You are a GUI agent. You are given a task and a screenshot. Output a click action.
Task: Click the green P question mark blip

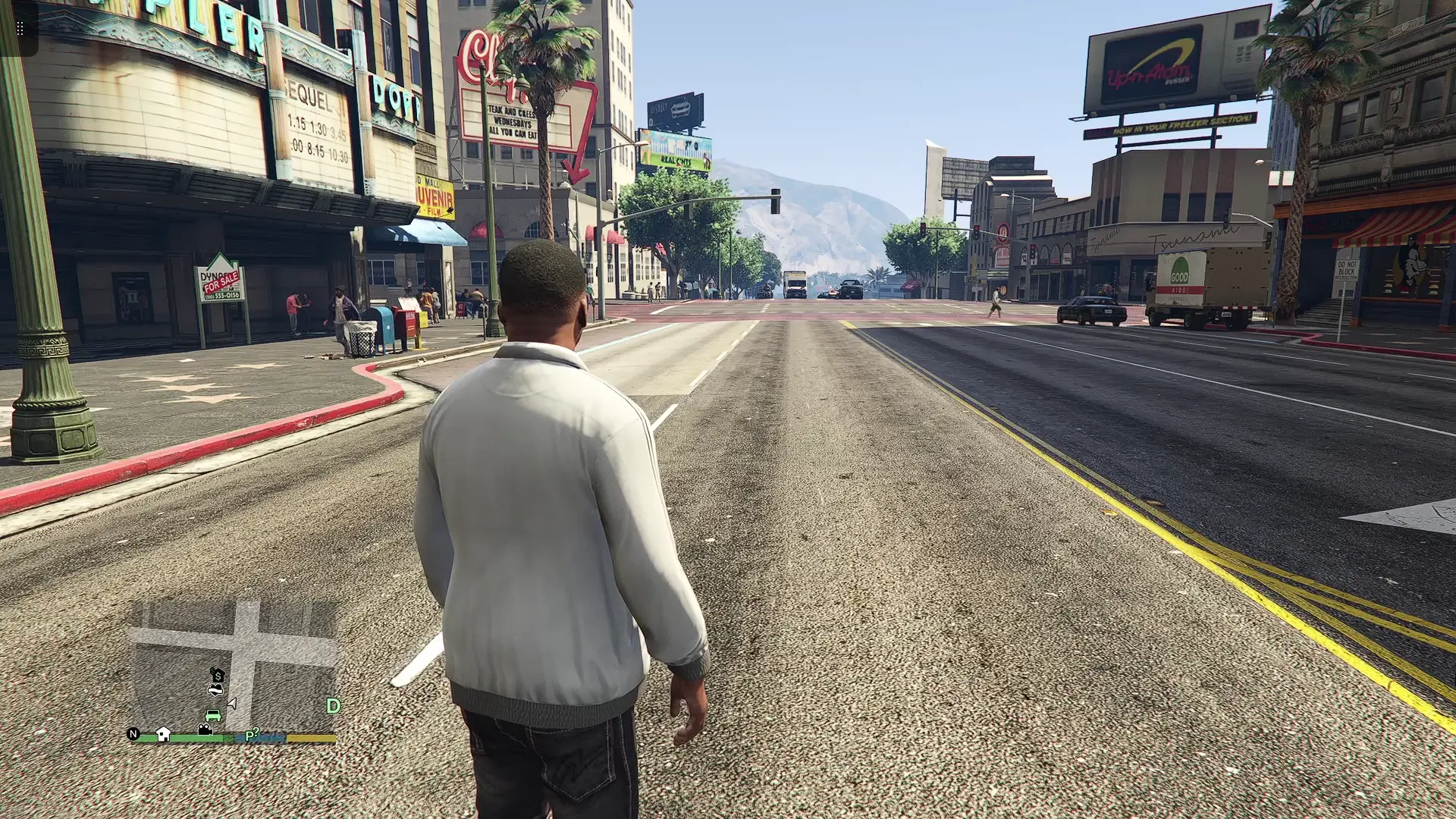coord(252,735)
